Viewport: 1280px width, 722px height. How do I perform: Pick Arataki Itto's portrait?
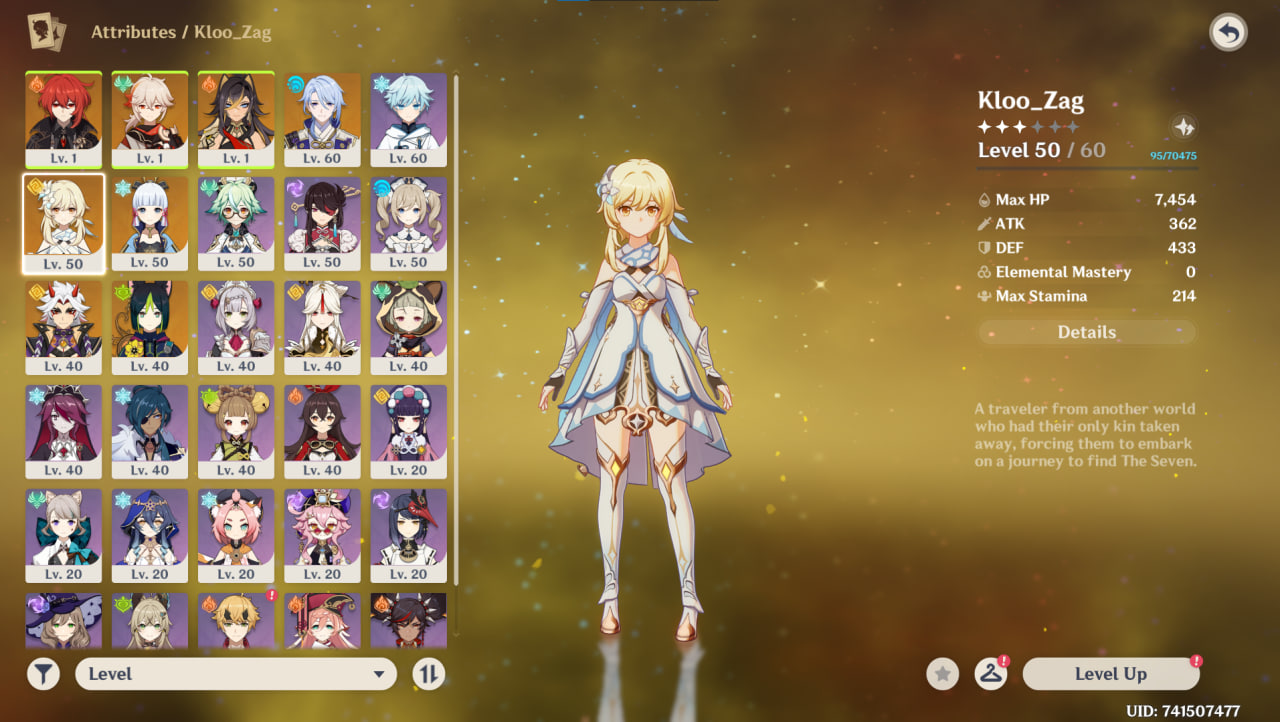[63, 326]
